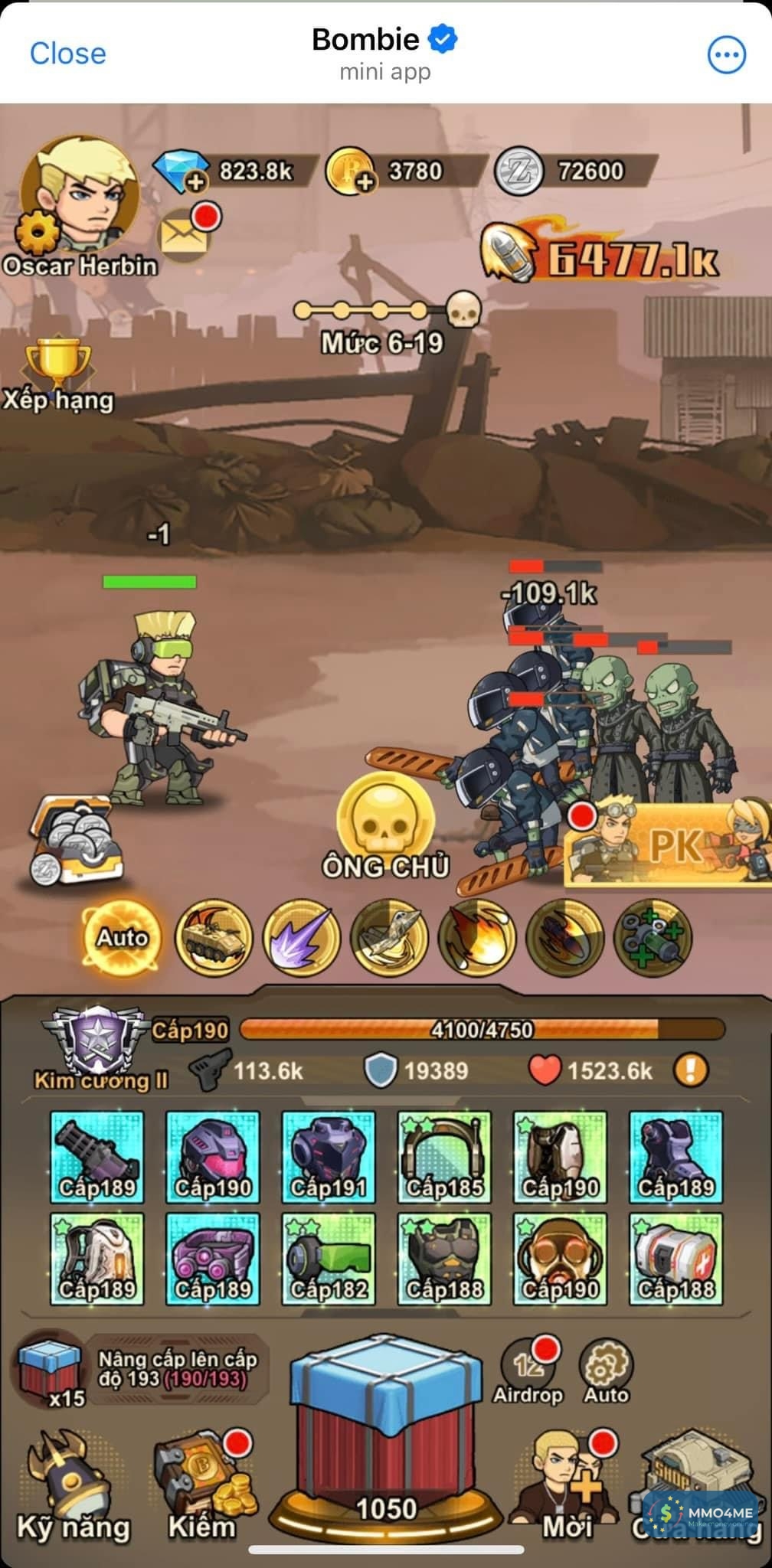Screen dimensions: 772x1568
Task: Activate the fighter jet airstrike skill
Action: point(389,937)
